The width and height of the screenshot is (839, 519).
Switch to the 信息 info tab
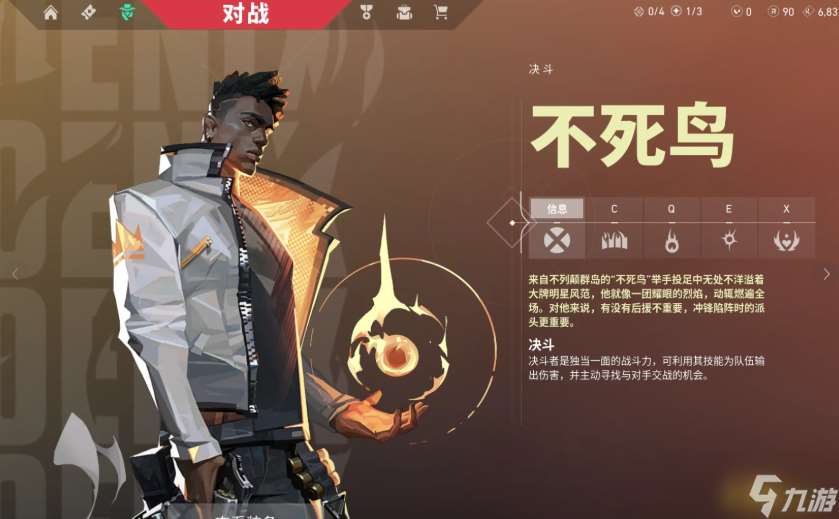click(x=557, y=209)
